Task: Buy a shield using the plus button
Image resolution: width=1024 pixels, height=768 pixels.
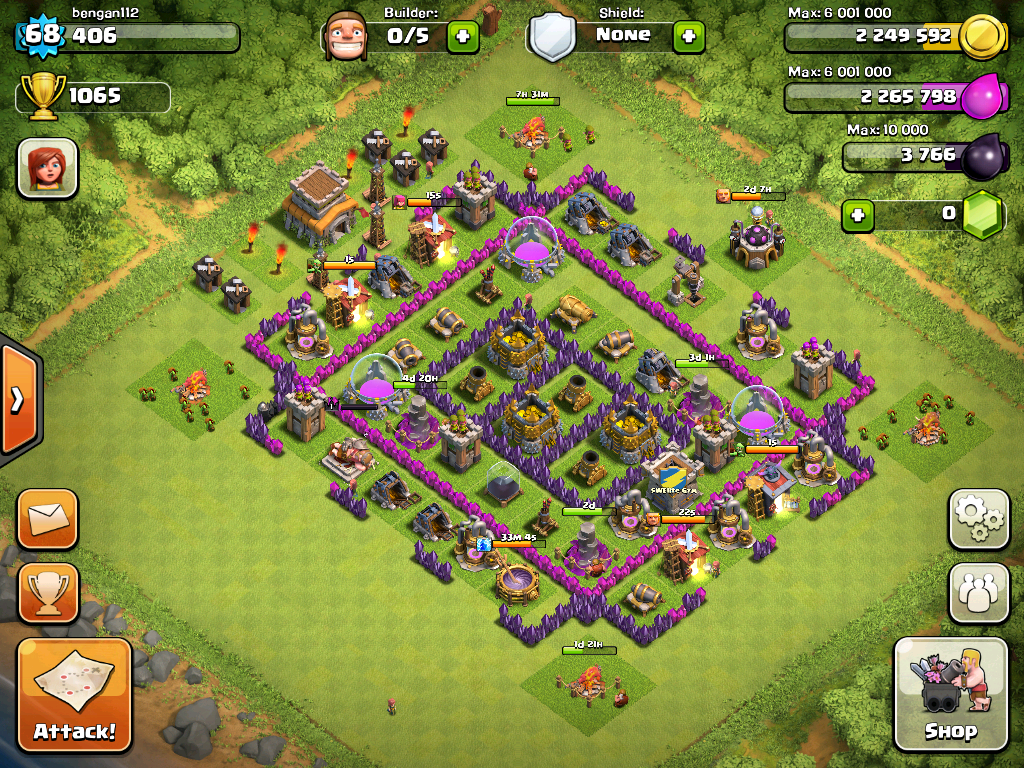Action: click(688, 37)
